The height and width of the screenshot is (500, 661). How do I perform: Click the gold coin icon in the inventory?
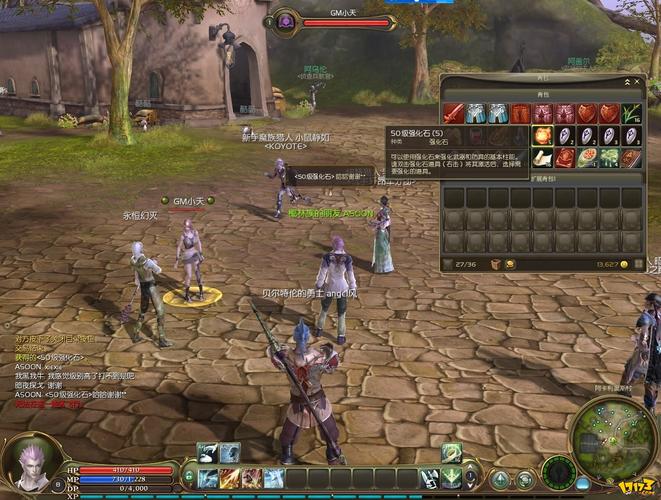point(624,265)
